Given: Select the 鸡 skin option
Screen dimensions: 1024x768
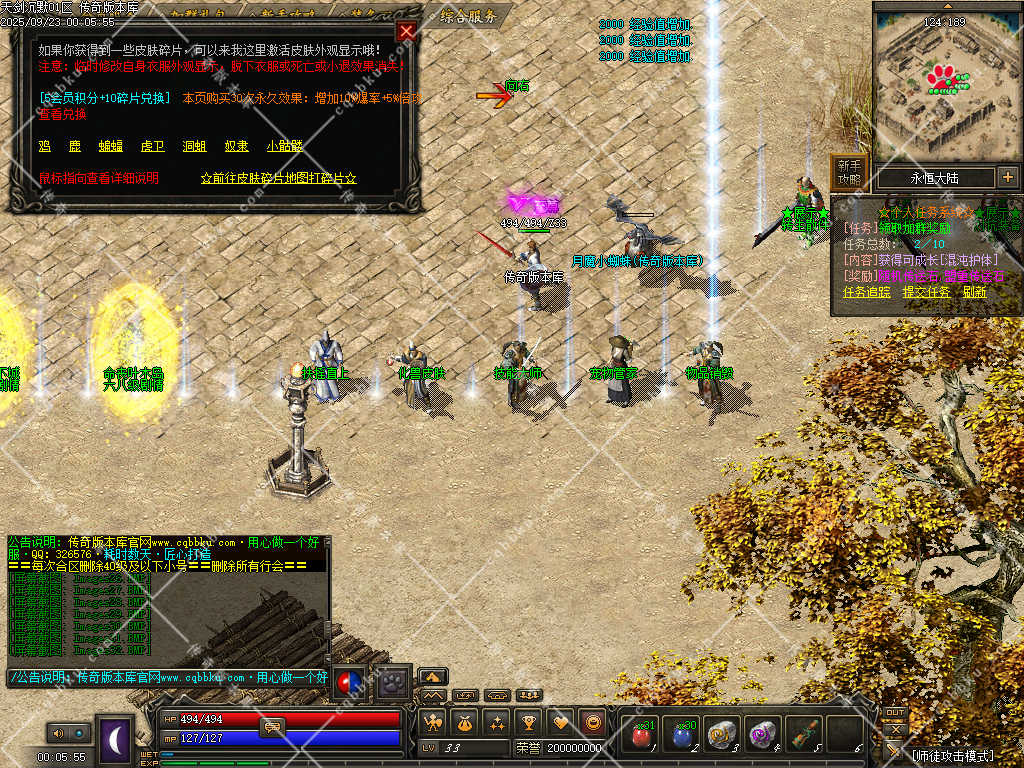Looking at the screenshot, I should point(44,146).
